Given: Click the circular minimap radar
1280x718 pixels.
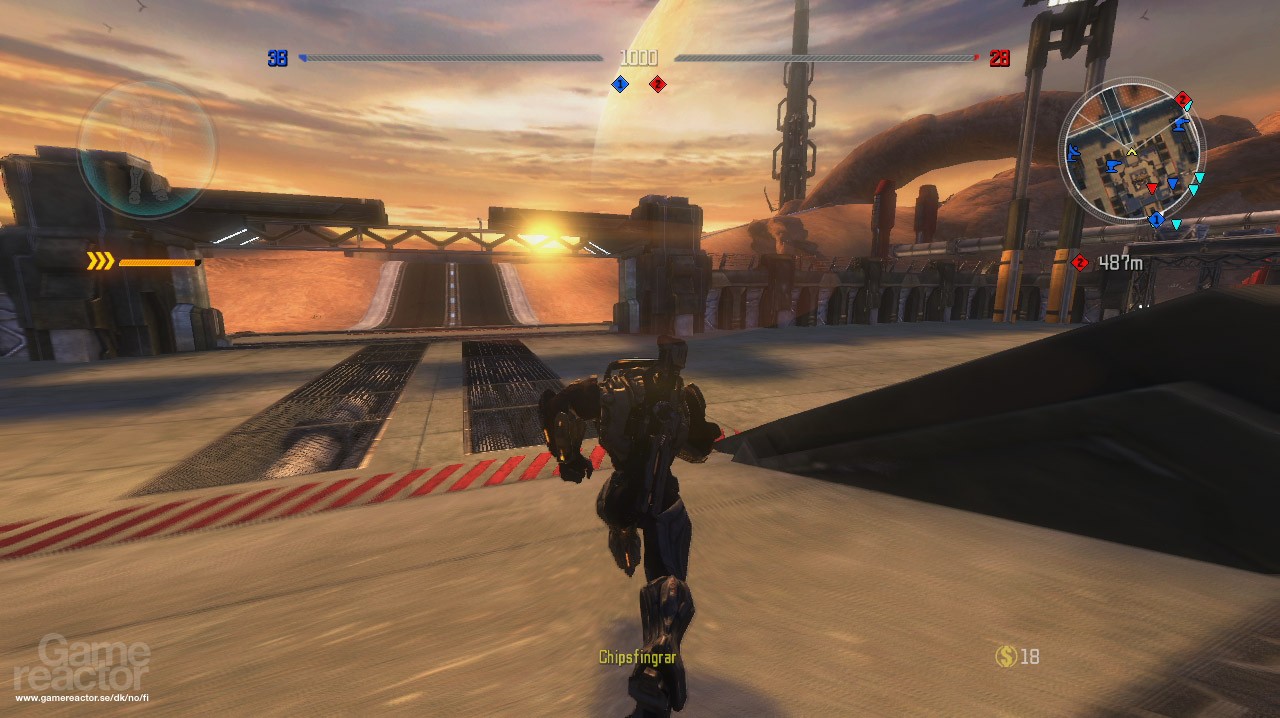Looking at the screenshot, I should point(1130,153).
